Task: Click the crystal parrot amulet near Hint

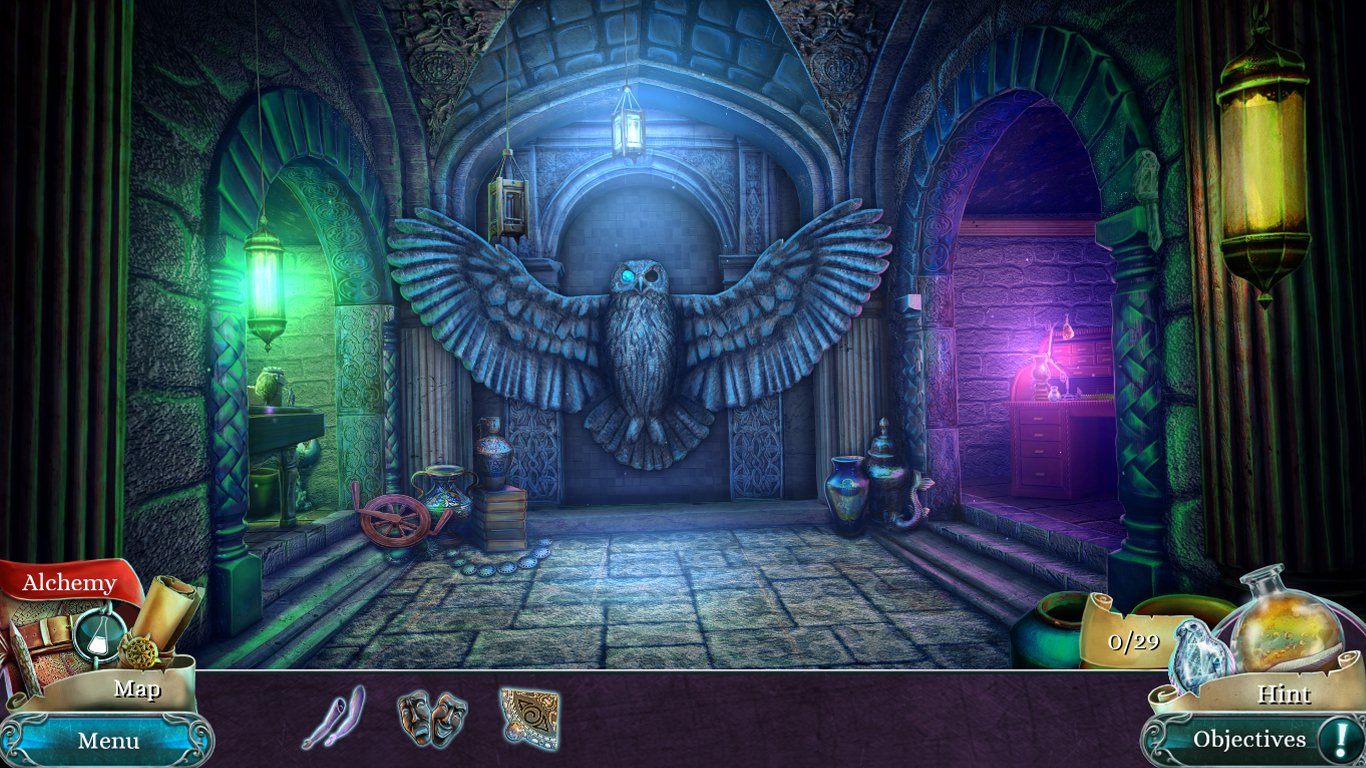Action: point(1197,657)
